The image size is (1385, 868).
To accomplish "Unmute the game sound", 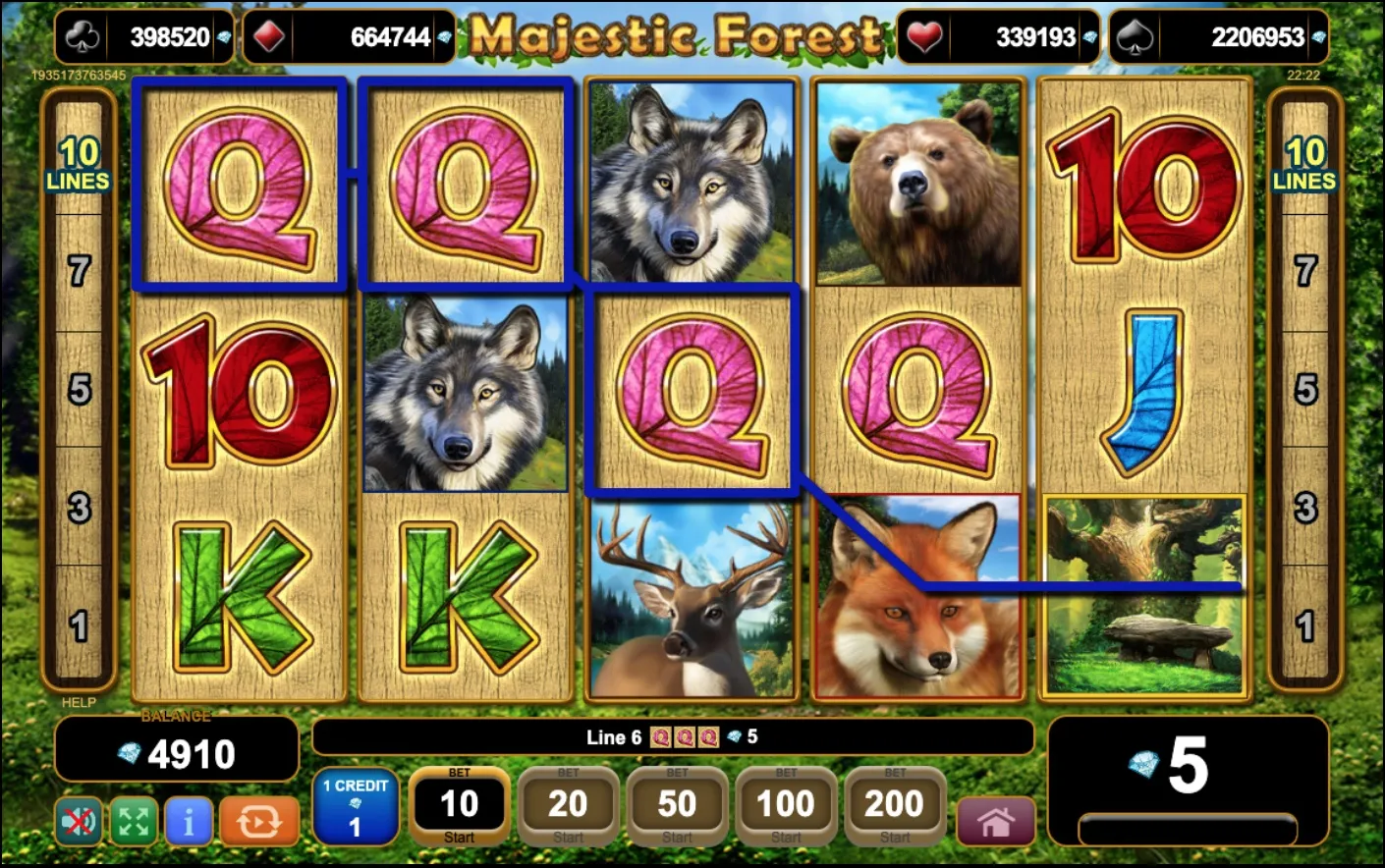I will 78,822.
